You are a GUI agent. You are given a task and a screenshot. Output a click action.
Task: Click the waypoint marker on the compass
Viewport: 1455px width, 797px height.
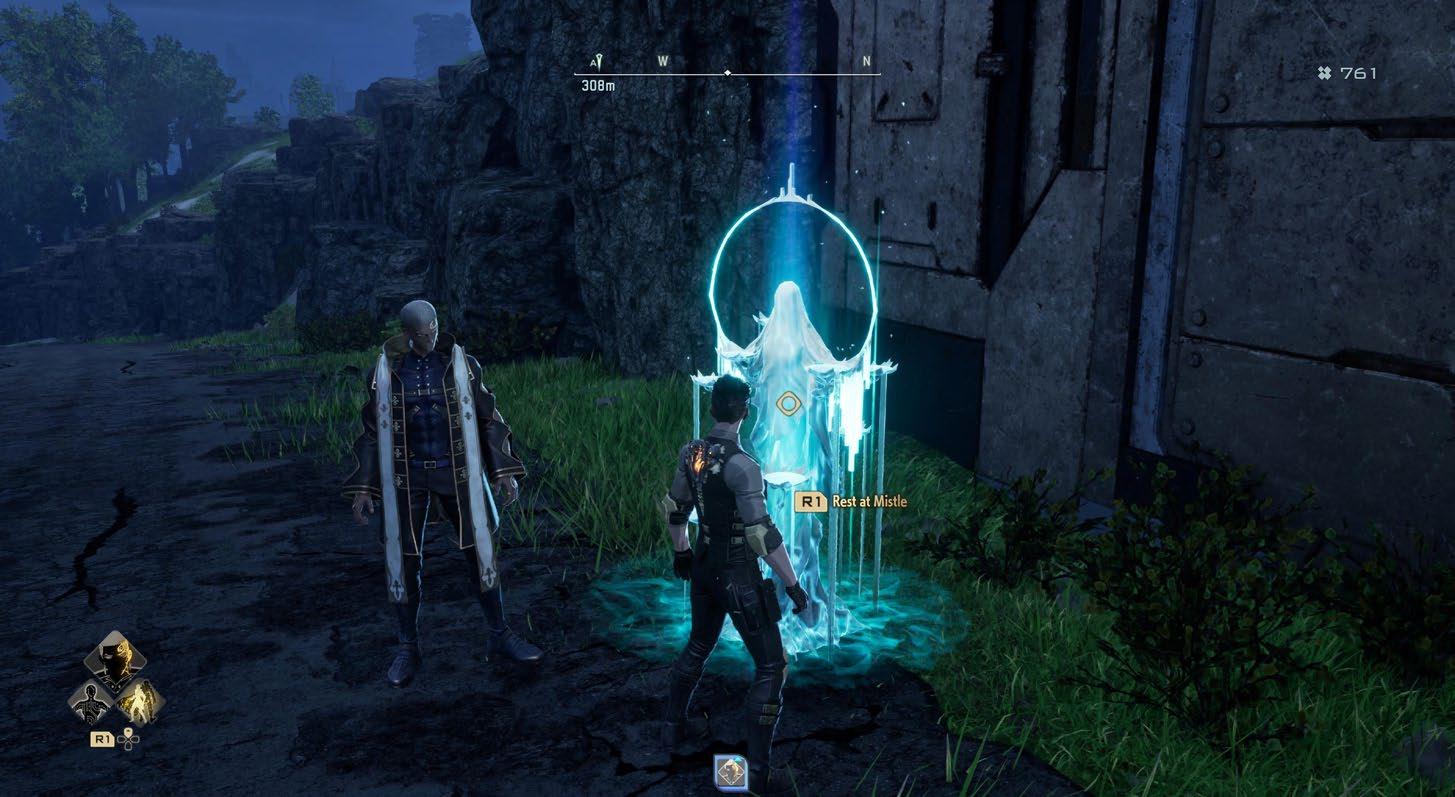[x=596, y=62]
